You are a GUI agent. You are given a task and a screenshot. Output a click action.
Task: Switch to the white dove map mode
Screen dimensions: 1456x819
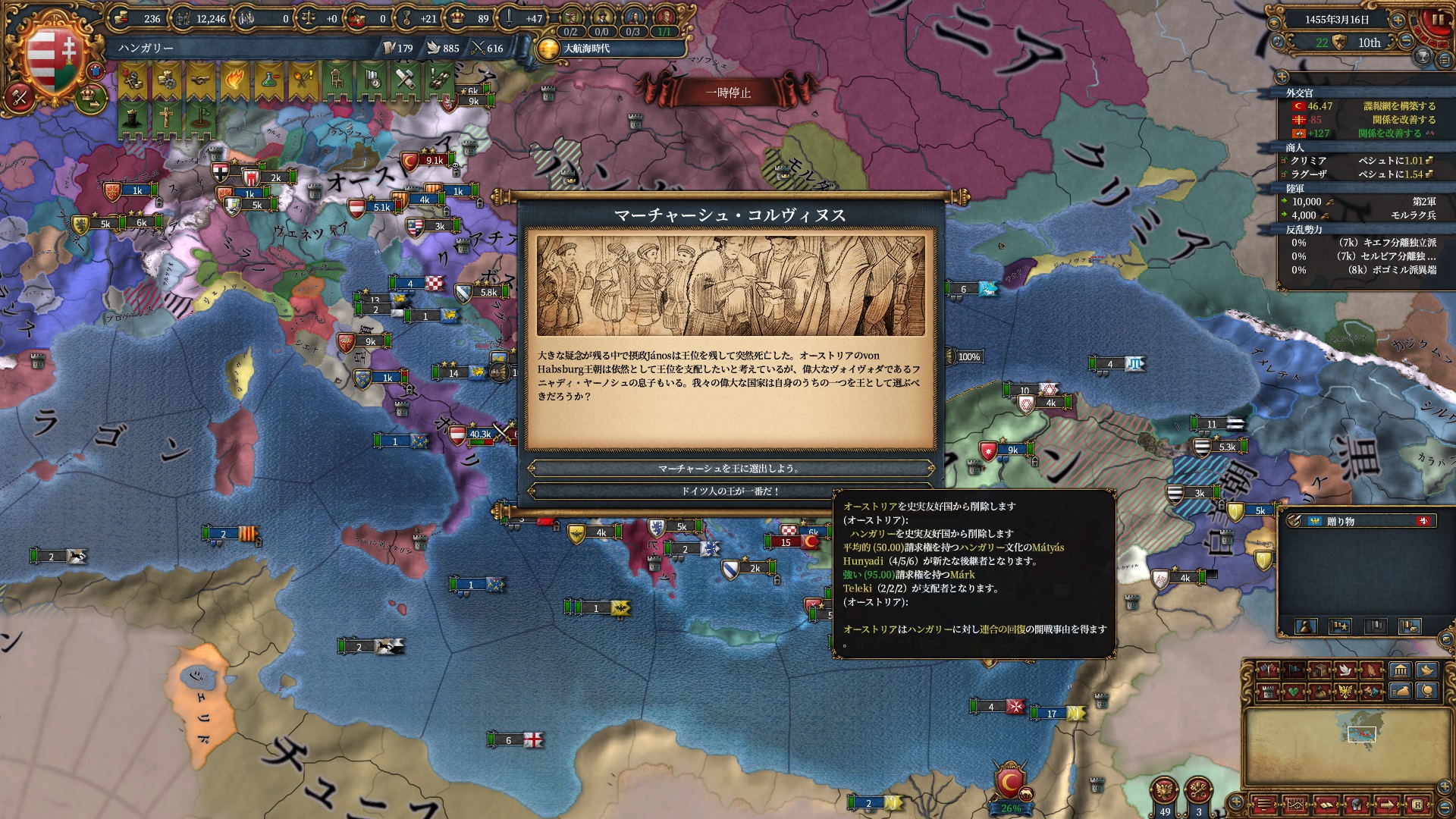point(1345,670)
